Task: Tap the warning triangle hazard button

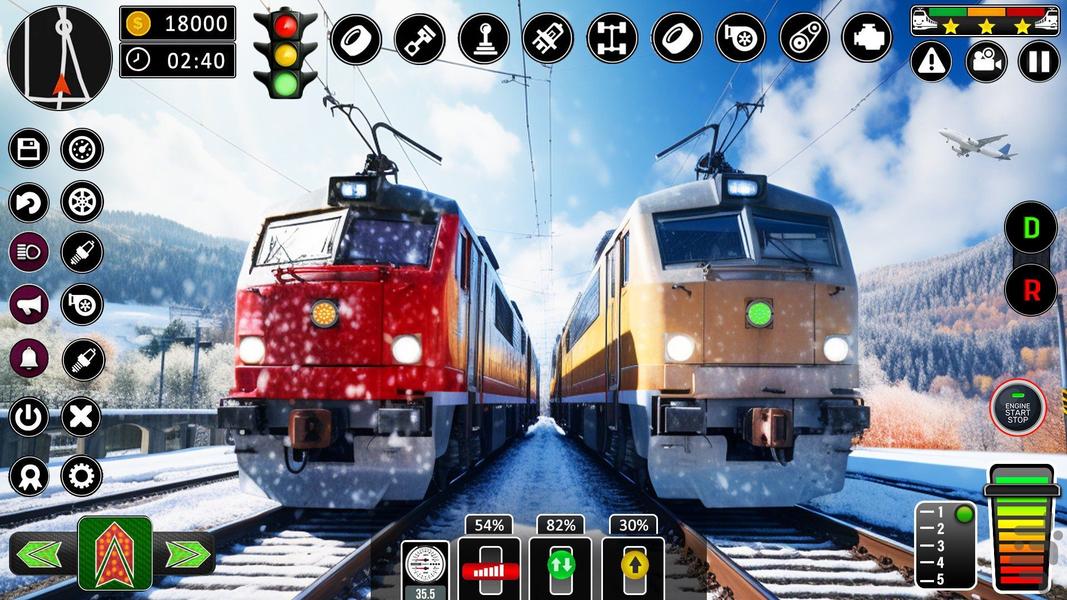Action: coord(931,62)
